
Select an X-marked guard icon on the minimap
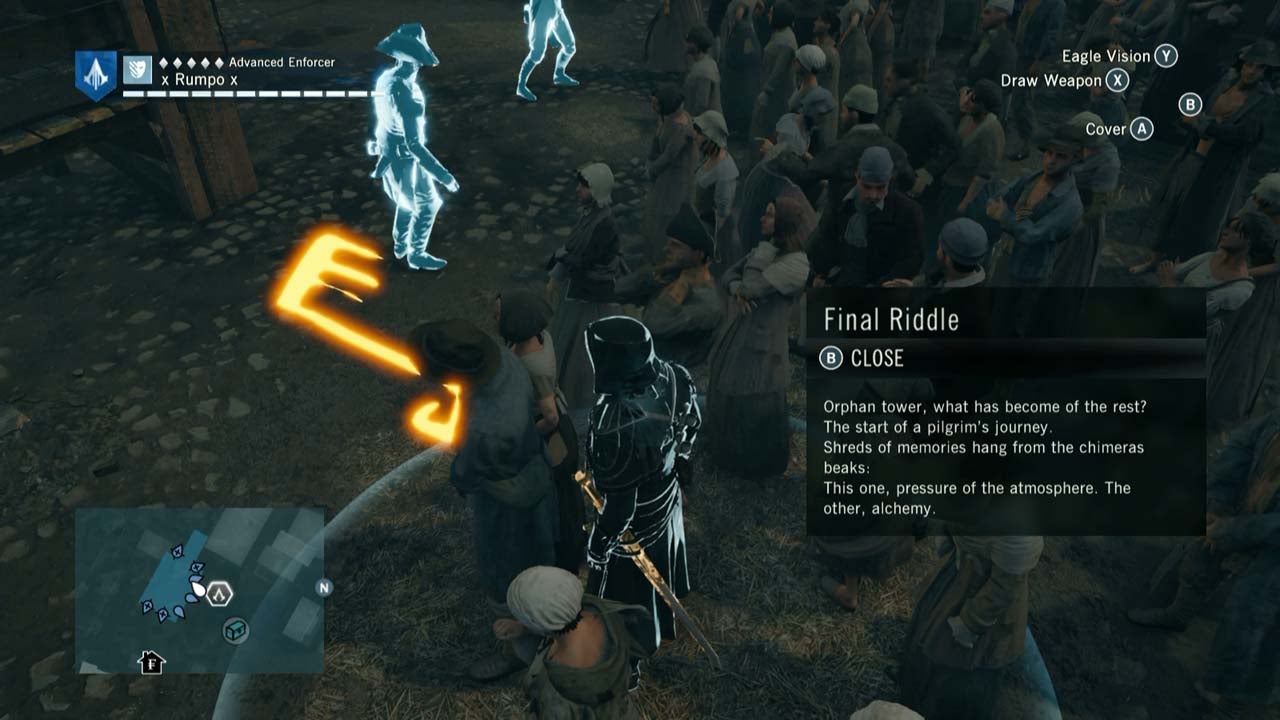coord(177,552)
